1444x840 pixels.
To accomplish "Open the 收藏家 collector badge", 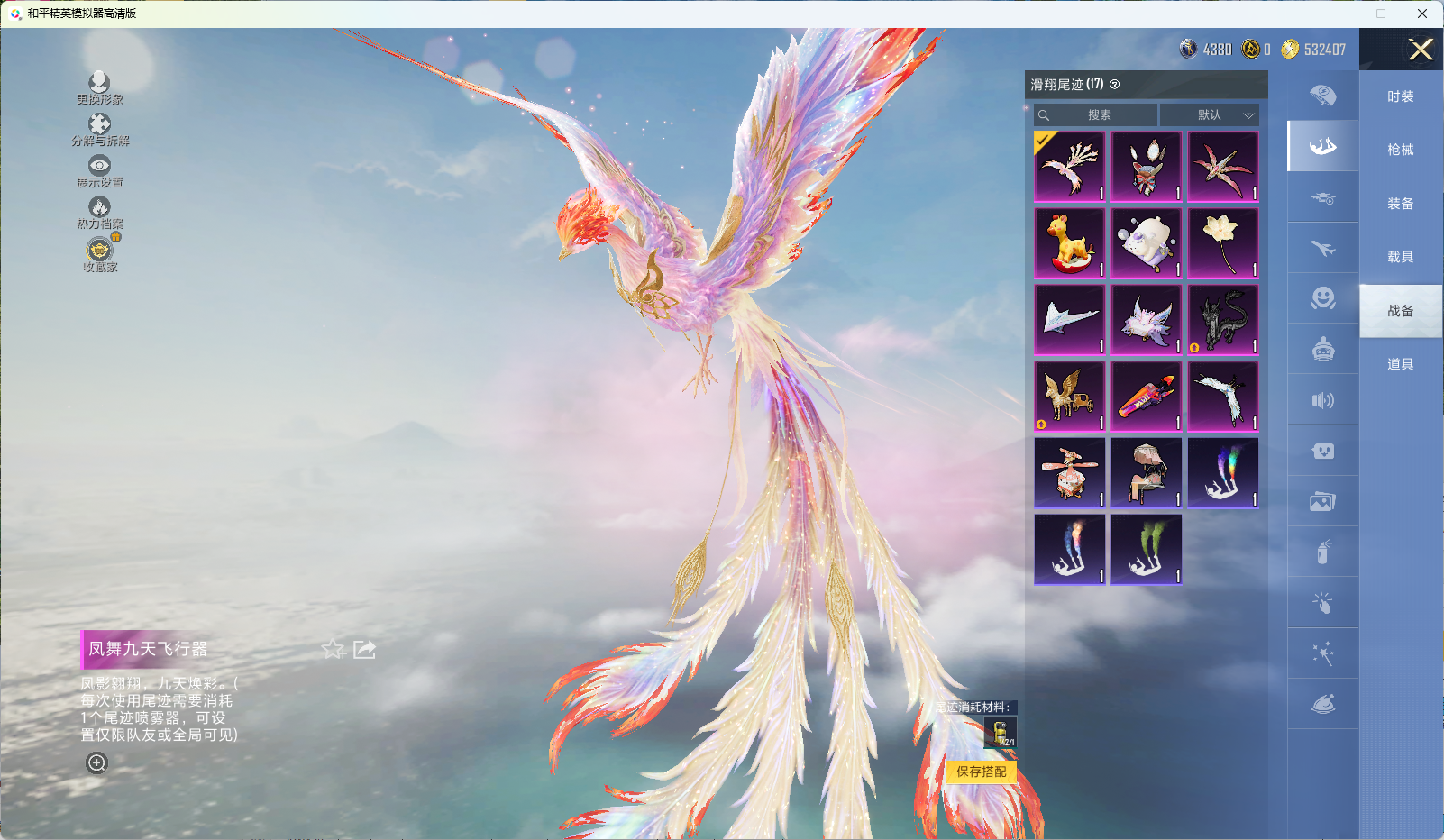I will [99, 255].
